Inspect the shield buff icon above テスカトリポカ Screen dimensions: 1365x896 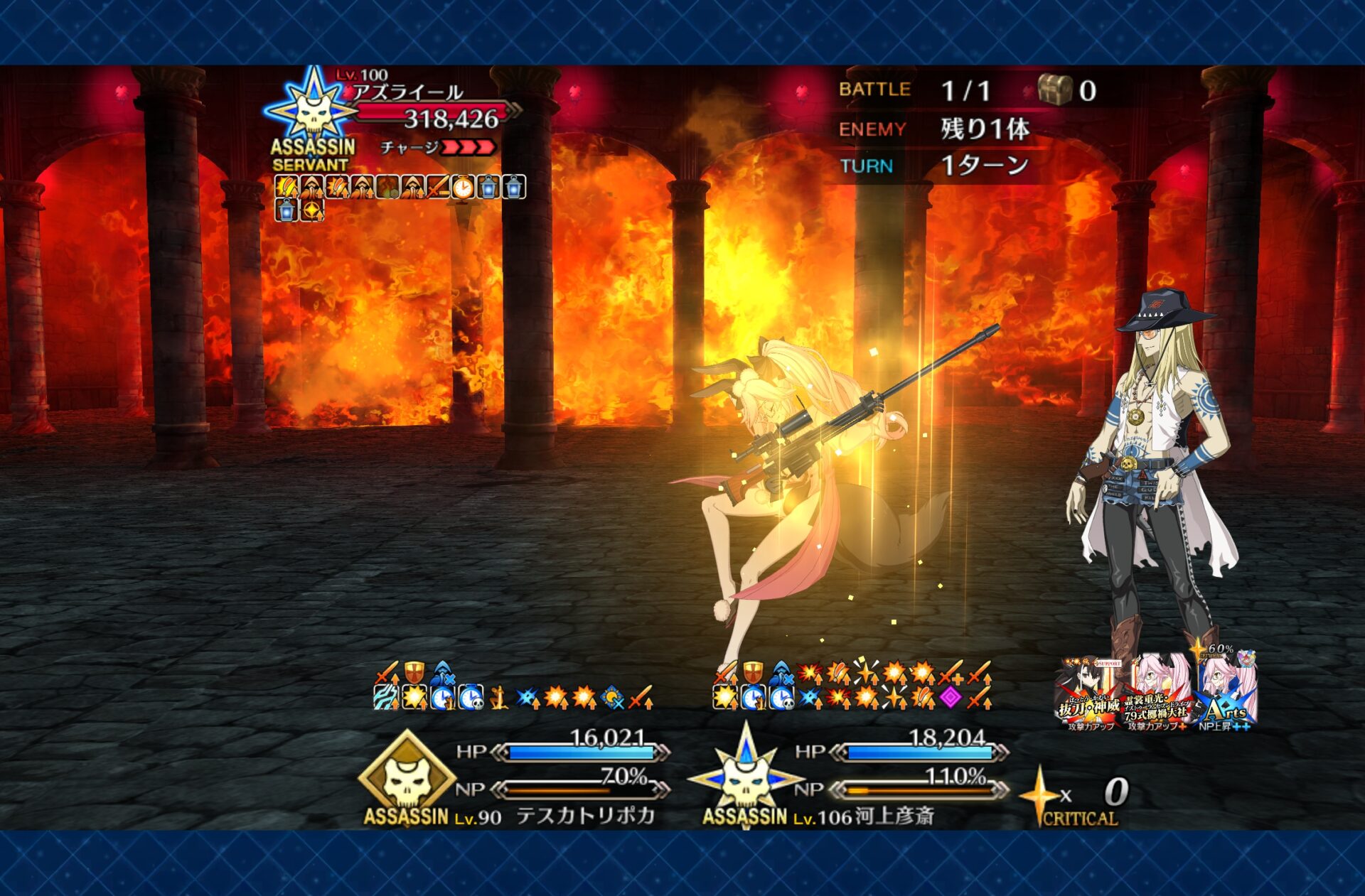[414, 671]
